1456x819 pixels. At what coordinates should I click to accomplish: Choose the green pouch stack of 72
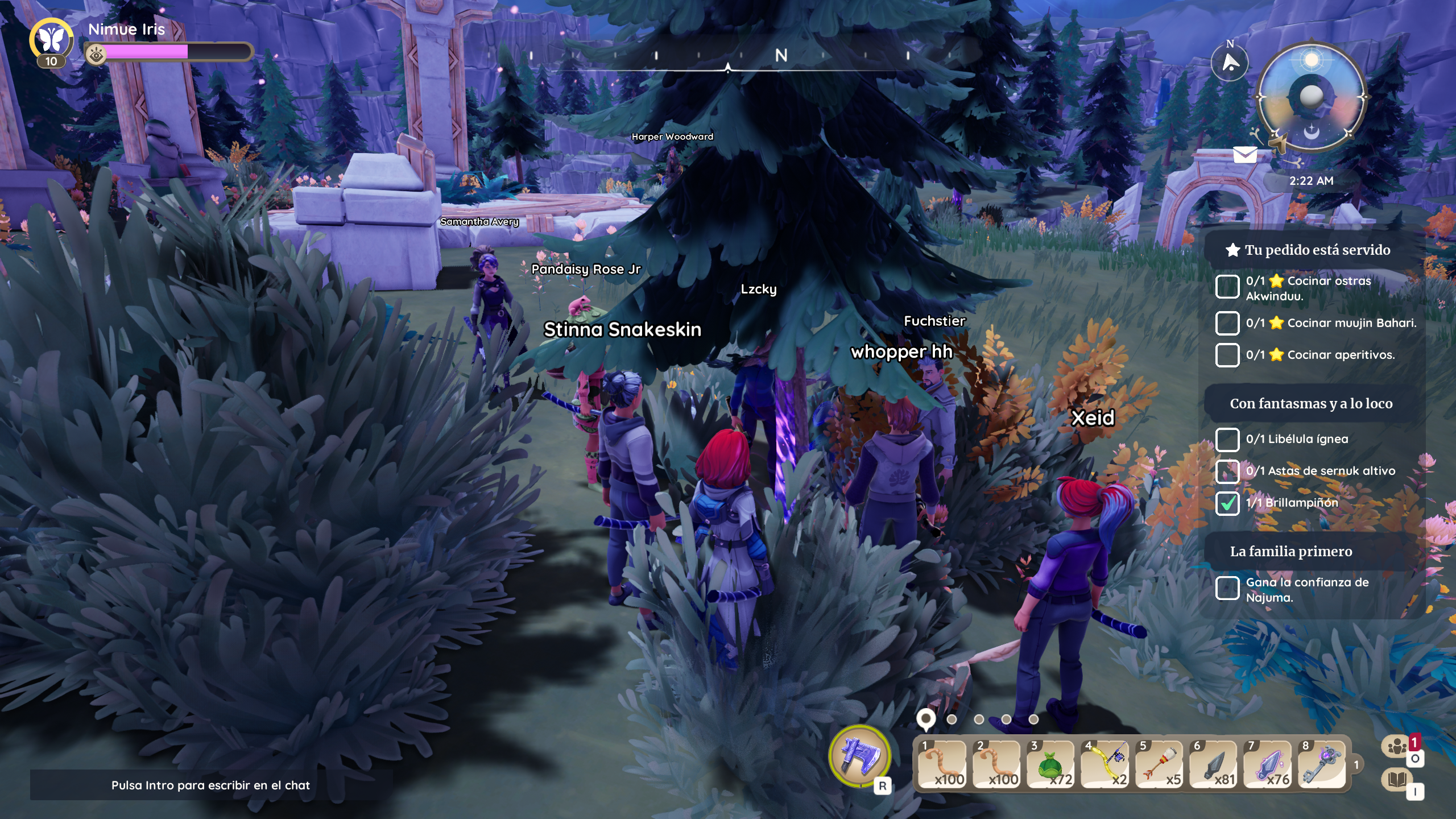tap(1051, 765)
